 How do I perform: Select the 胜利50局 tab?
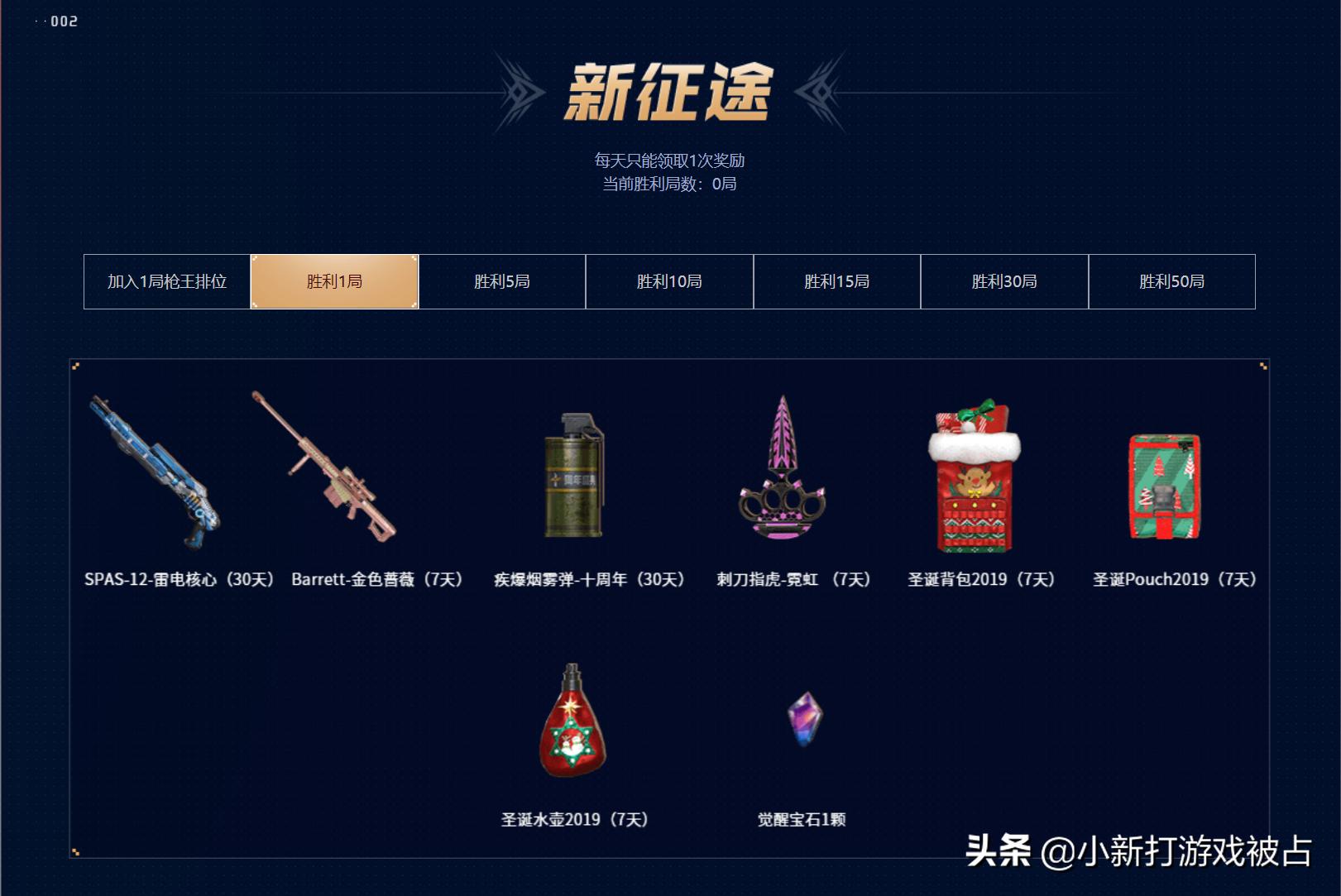click(x=1171, y=281)
